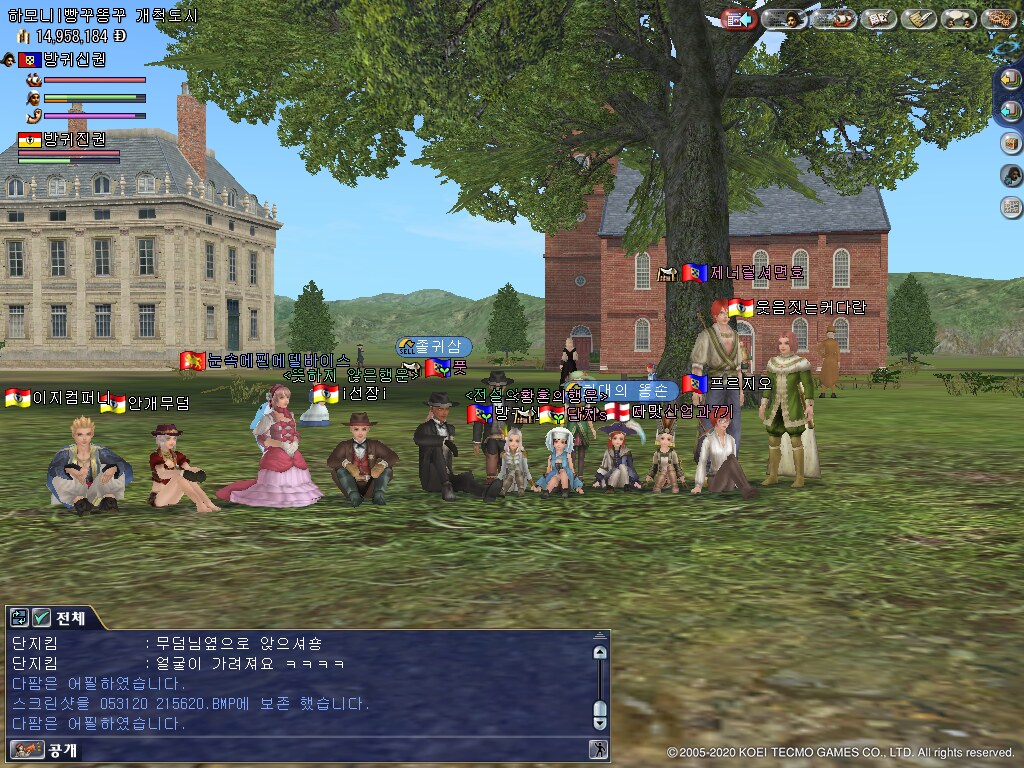Open the two-faces speech bubble menu

click(x=959, y=19)
